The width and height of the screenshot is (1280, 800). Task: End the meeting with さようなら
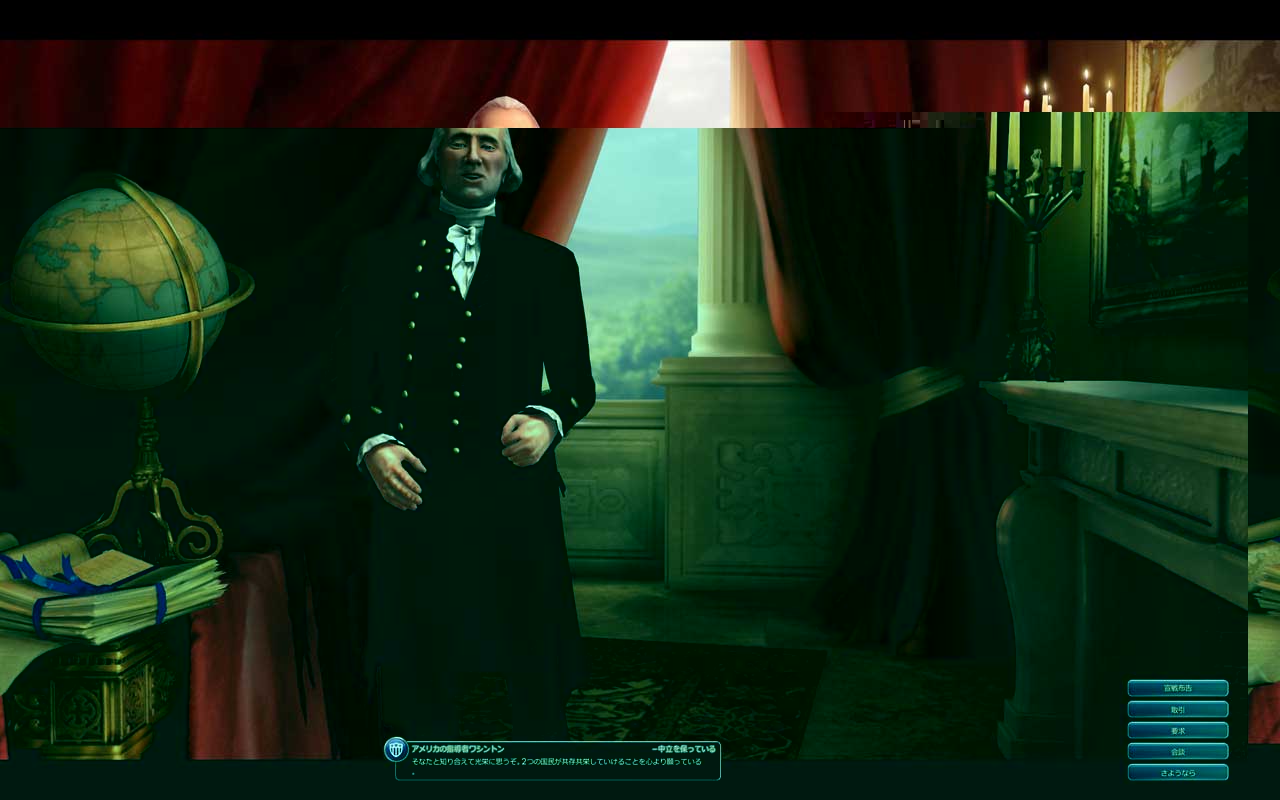pos(1178,771)
